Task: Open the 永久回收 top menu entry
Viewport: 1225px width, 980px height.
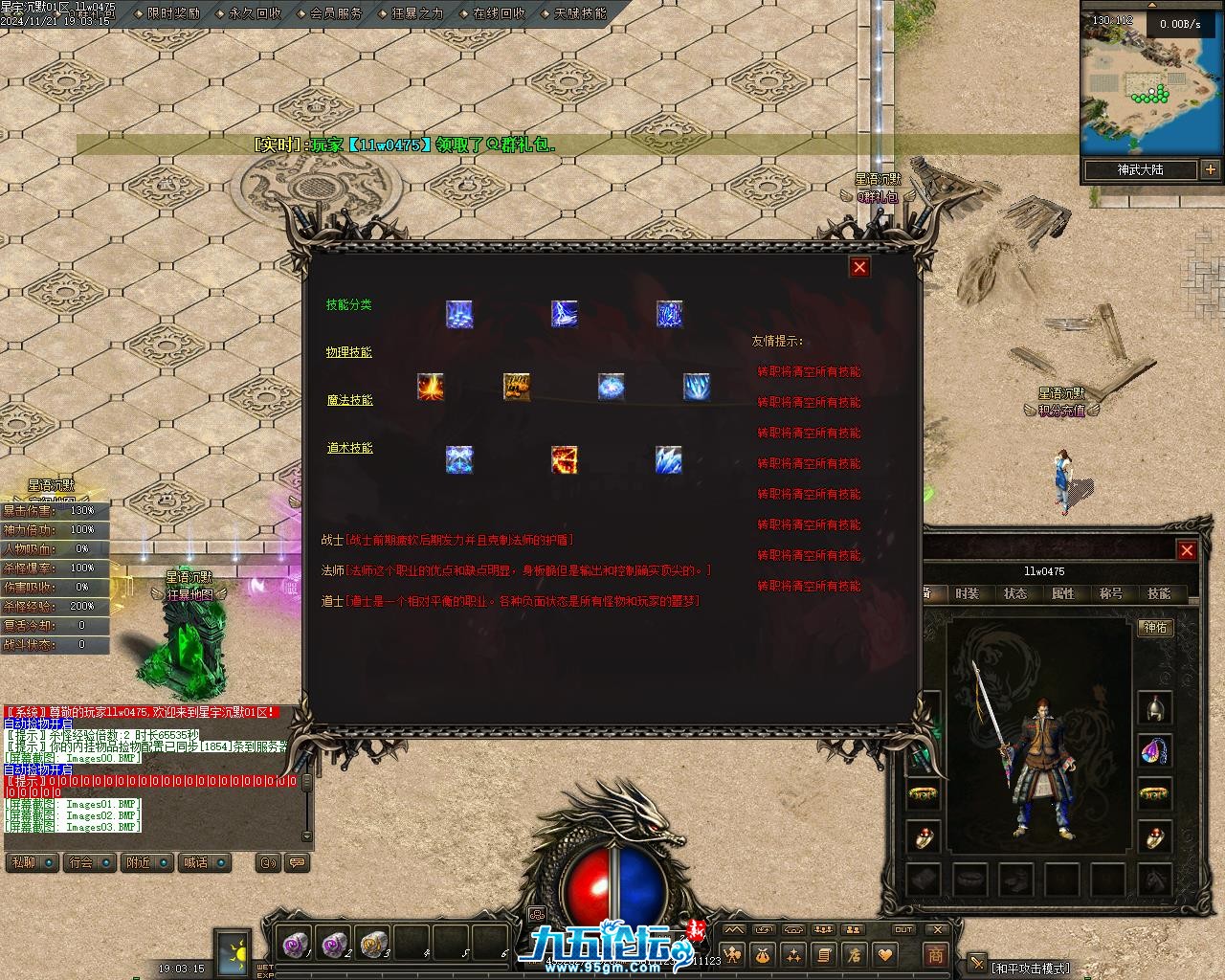Action: [x=255, y=14]
